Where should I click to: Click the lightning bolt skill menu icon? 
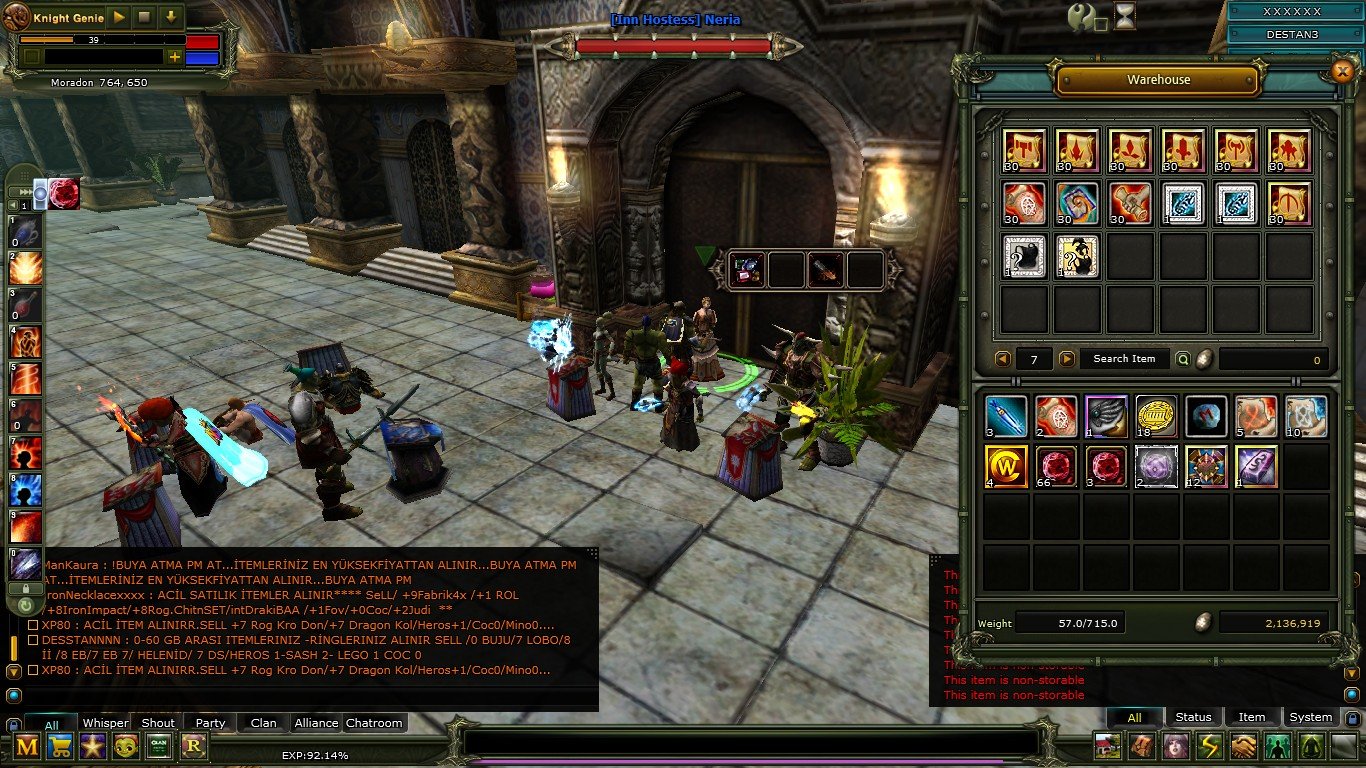[1210, 746]
